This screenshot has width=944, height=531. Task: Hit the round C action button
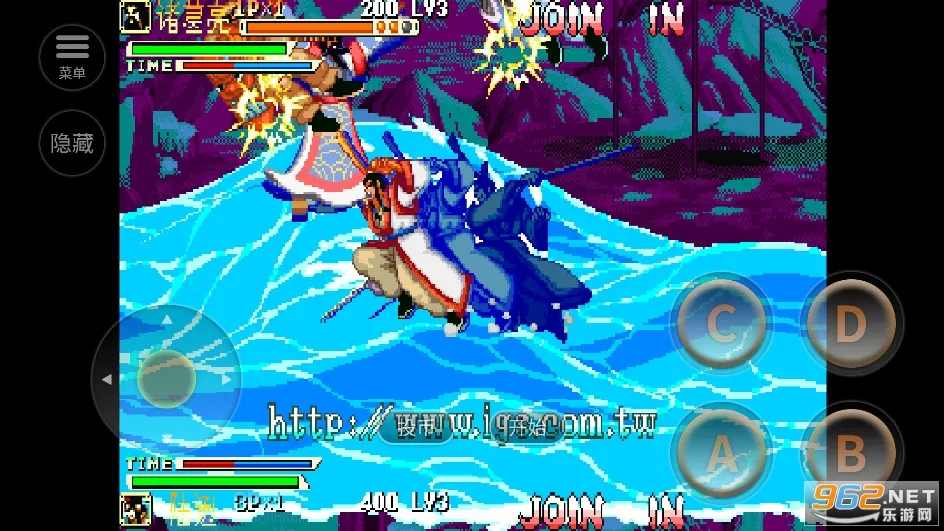(721, 324)
